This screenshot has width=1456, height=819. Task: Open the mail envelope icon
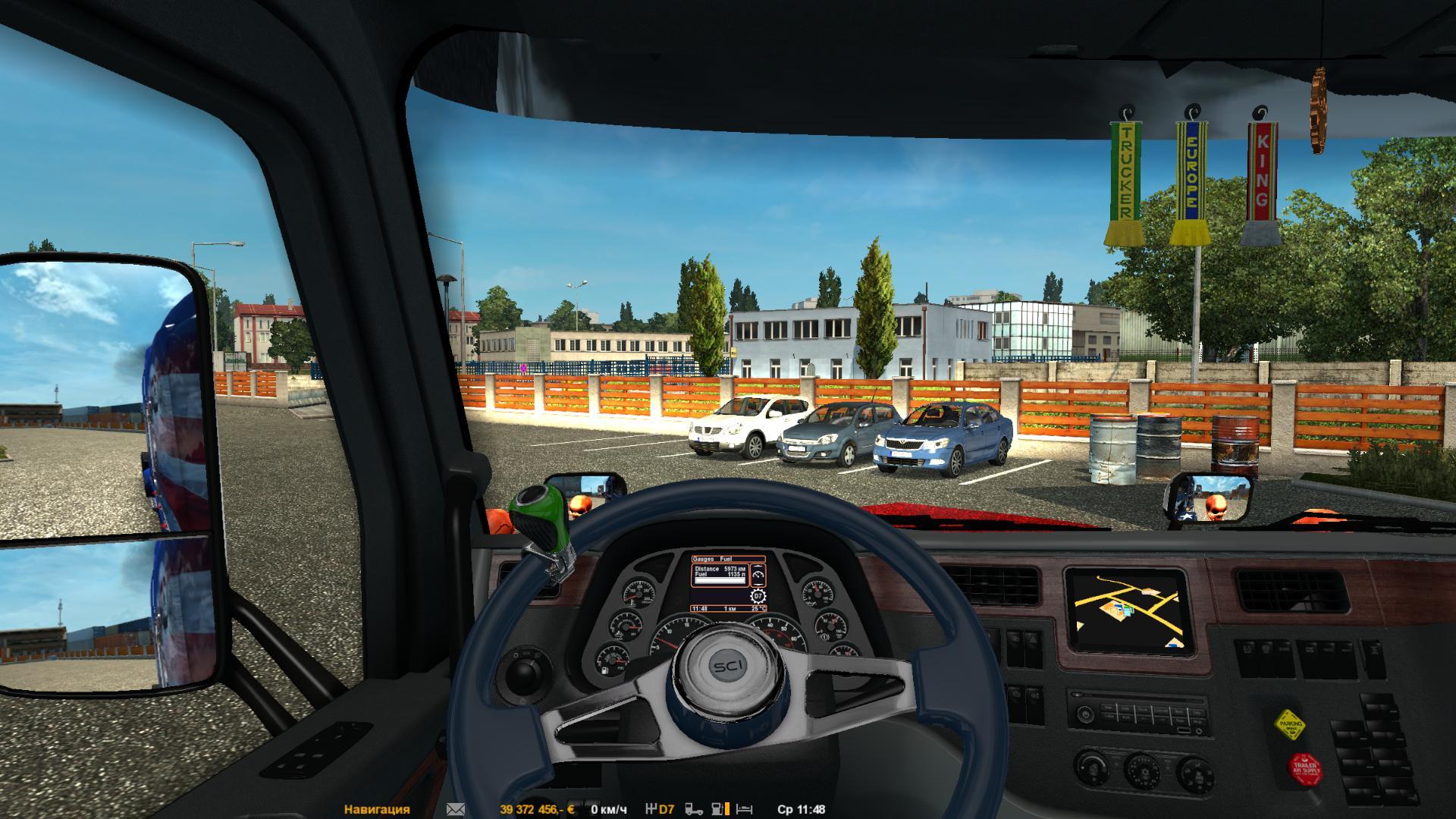[456, 809]
